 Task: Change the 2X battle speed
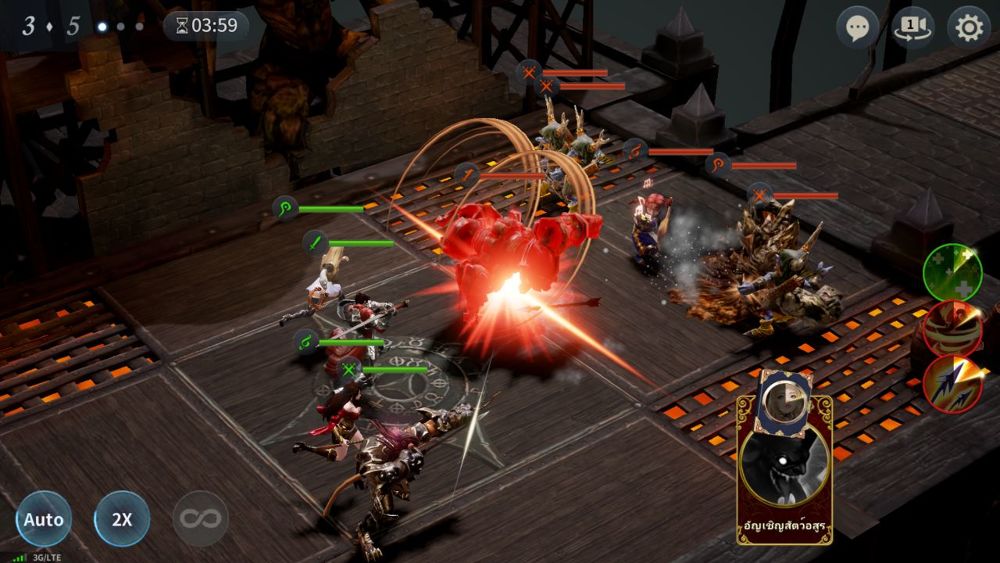pos(122,519)
